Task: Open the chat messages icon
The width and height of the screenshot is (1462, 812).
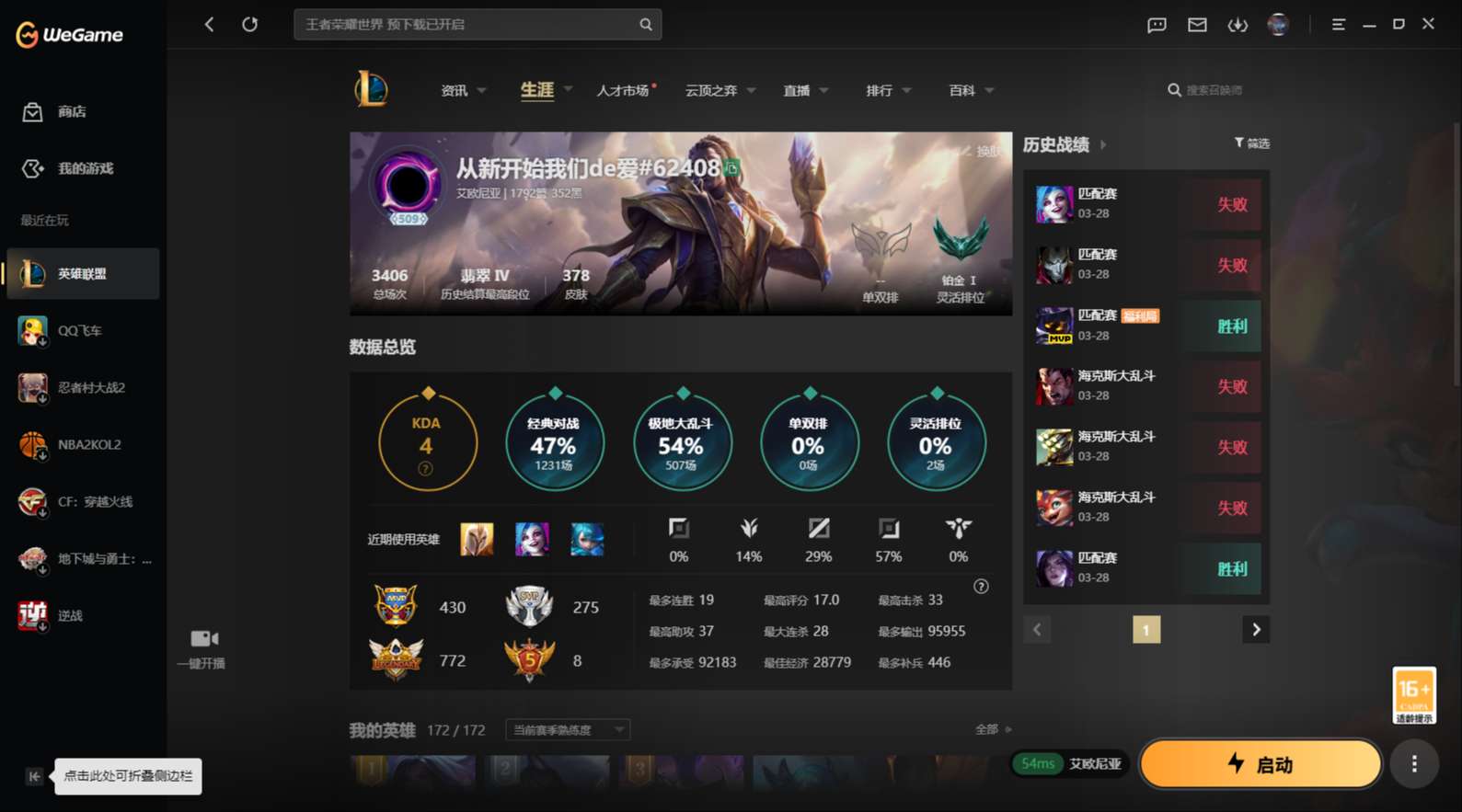Action: 1157,25
